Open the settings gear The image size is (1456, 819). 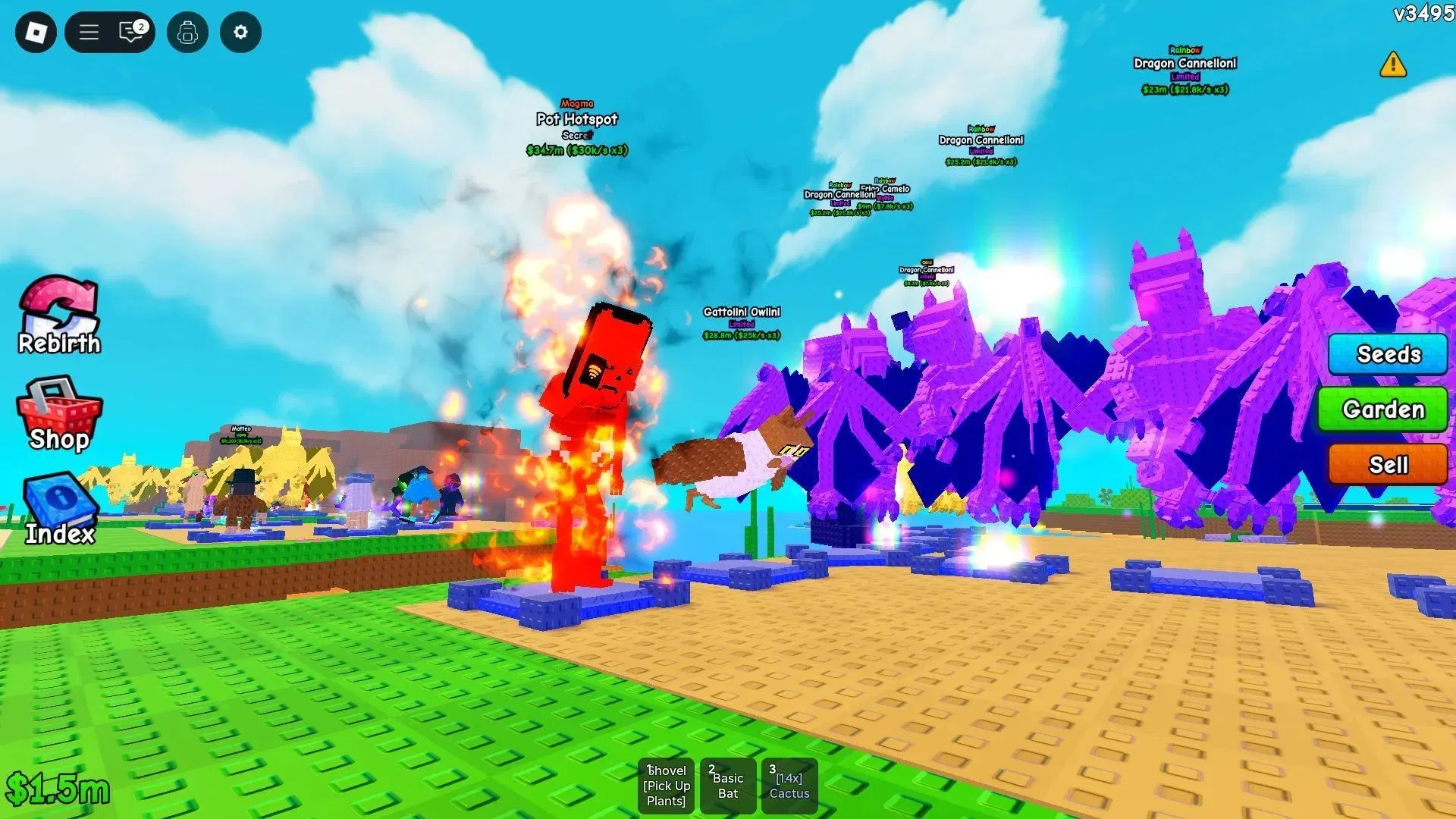pyautogui.click(x=240, y=32)
